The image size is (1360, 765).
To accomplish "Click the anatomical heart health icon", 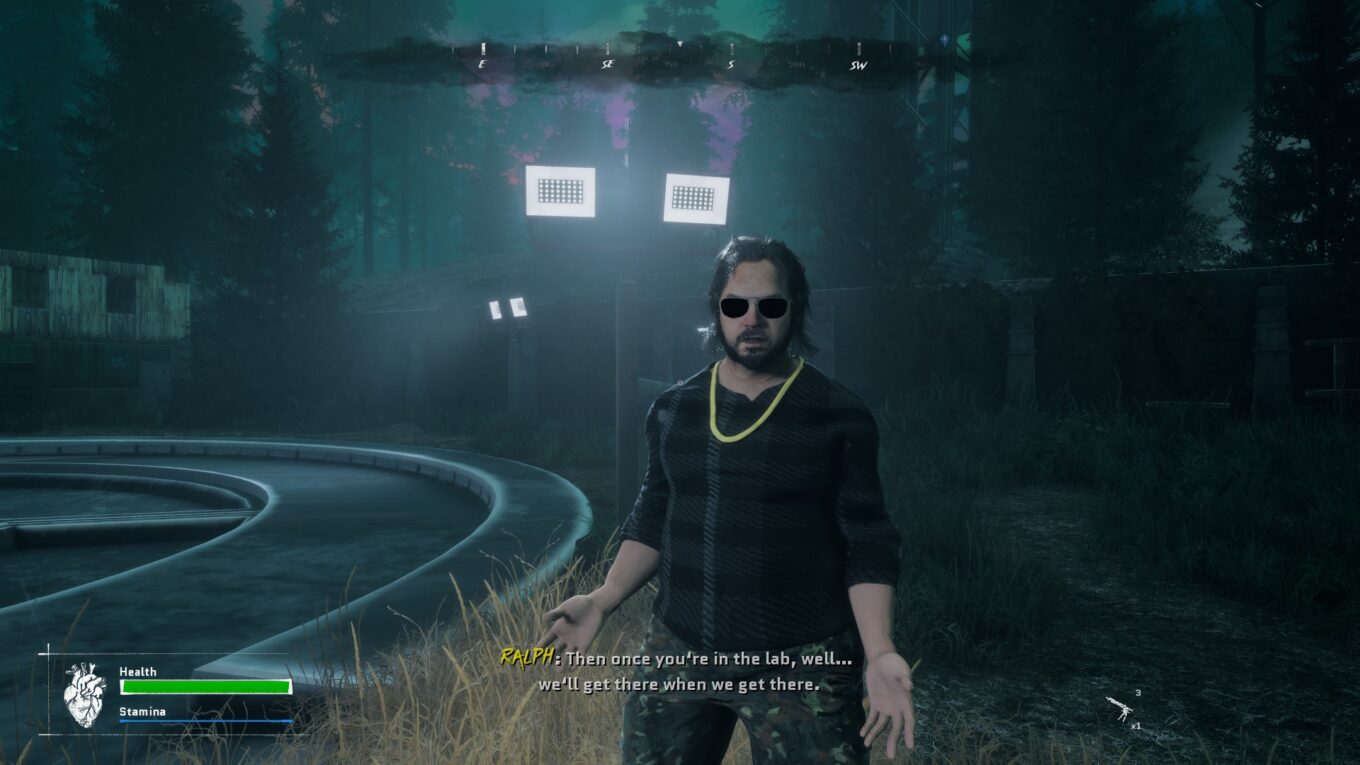I will [x=84, y=694].
